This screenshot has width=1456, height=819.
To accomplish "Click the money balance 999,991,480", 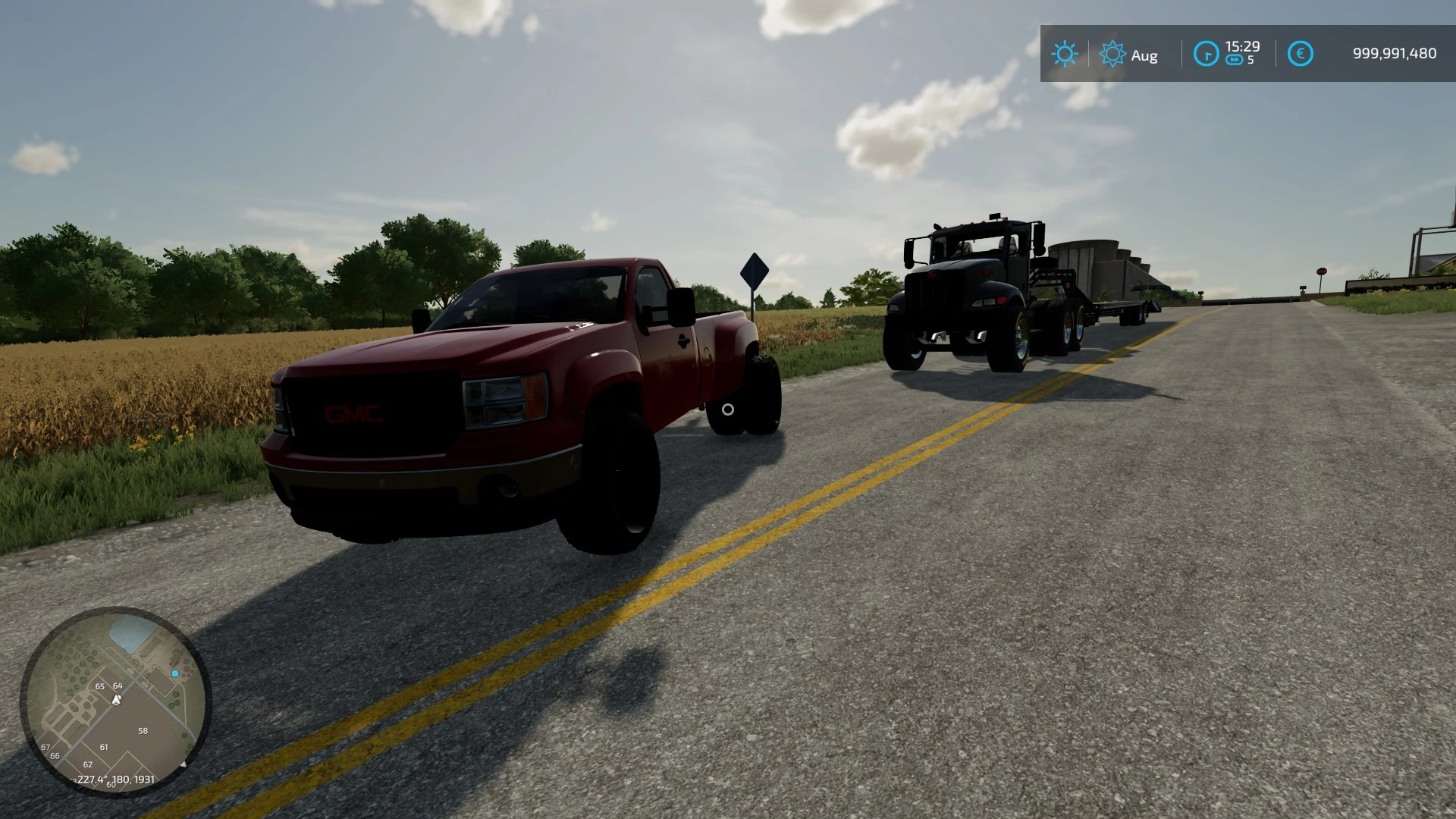I will click(x=1394, y=53).
